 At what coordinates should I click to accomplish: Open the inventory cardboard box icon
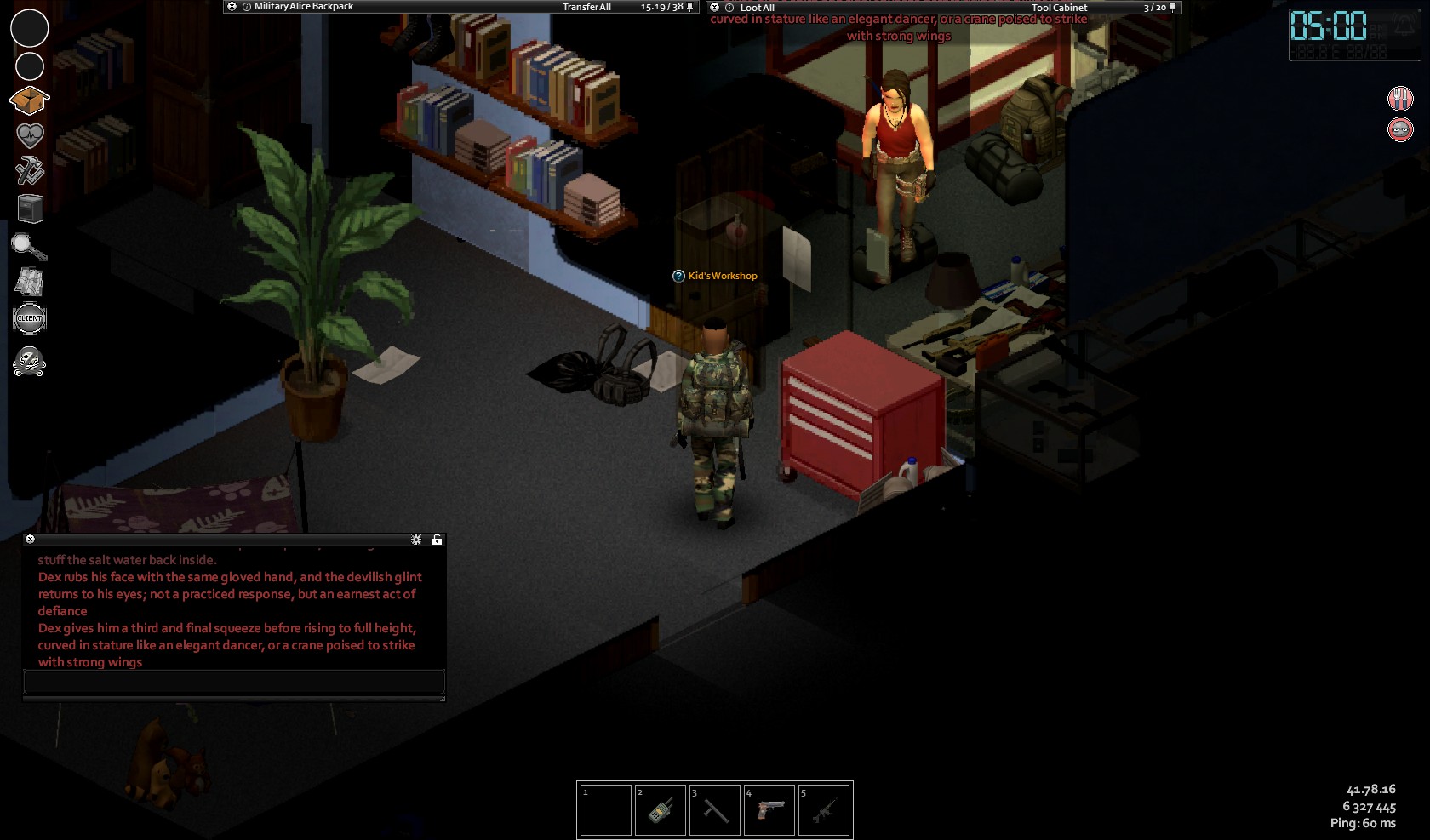click(x=29, y=100)
